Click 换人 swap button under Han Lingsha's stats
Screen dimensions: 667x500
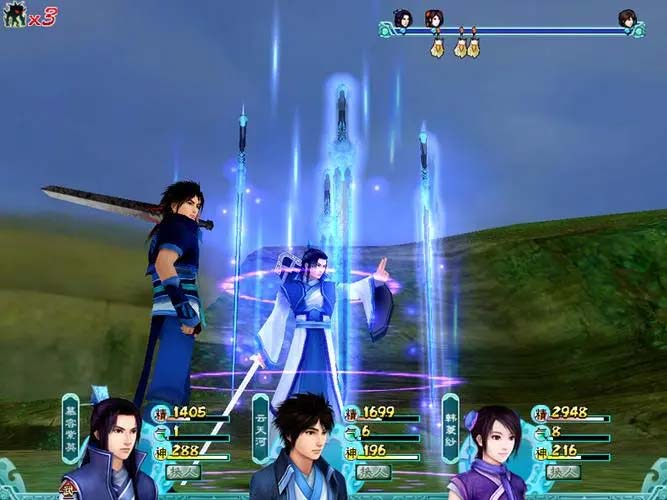562,470
